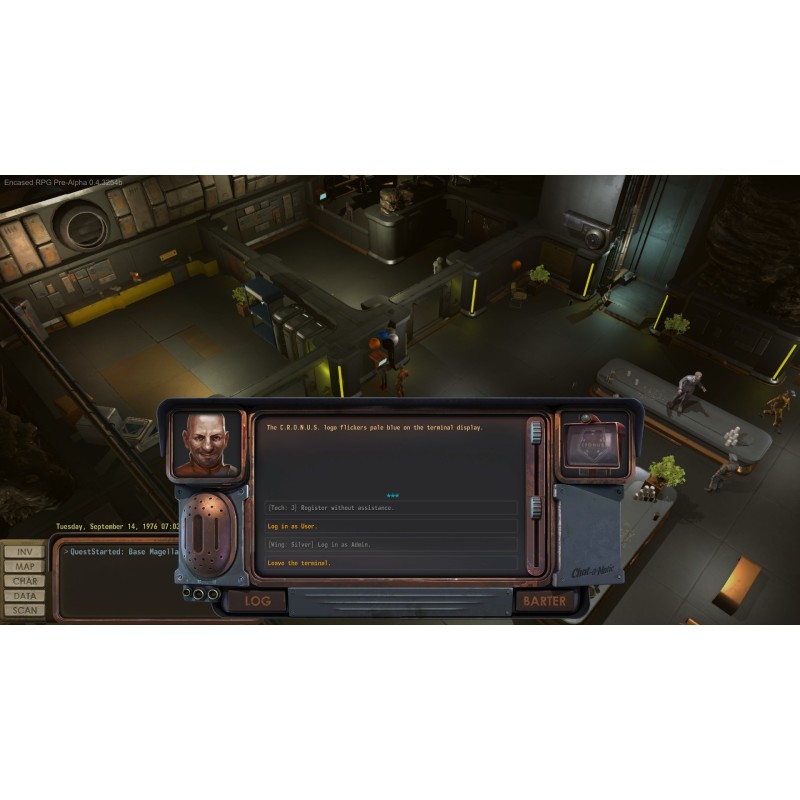Screen dimensions: 800x800
Task: Click the upper dialogue scrollbar handle
Action: pos(536,432)
